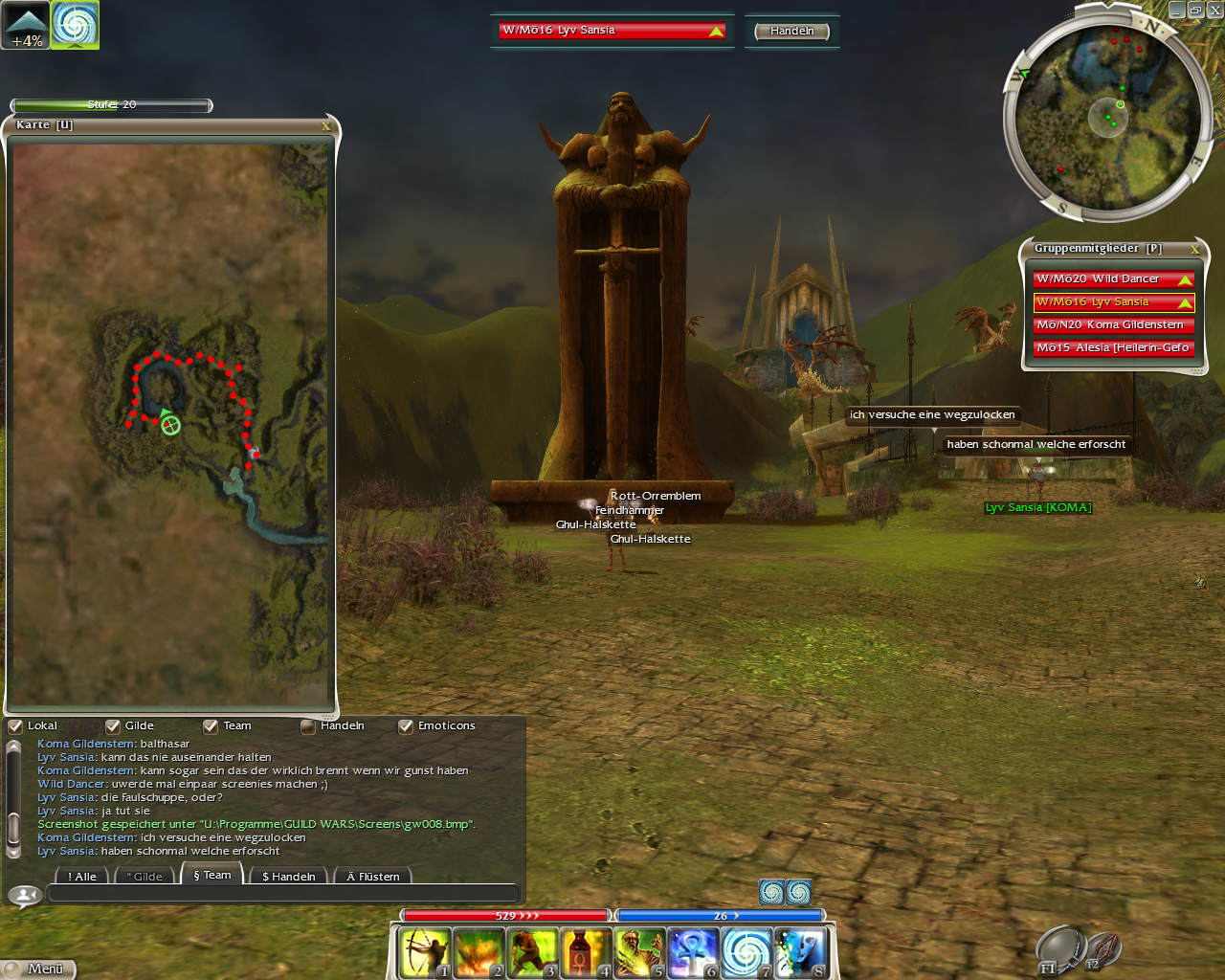Close the Gruppenmitglieder party panel

click(x=1194, y=249)
